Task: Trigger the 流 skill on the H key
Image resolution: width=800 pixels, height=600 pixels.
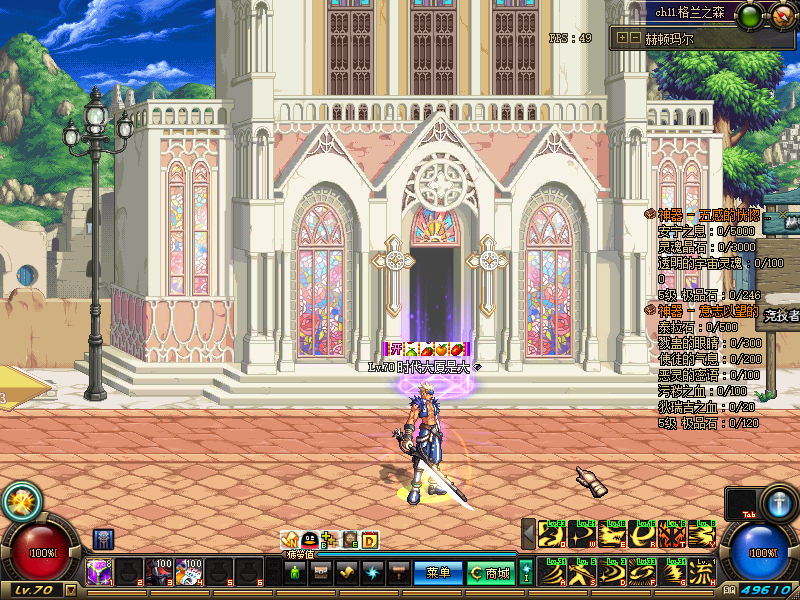Action: point(704,574)
